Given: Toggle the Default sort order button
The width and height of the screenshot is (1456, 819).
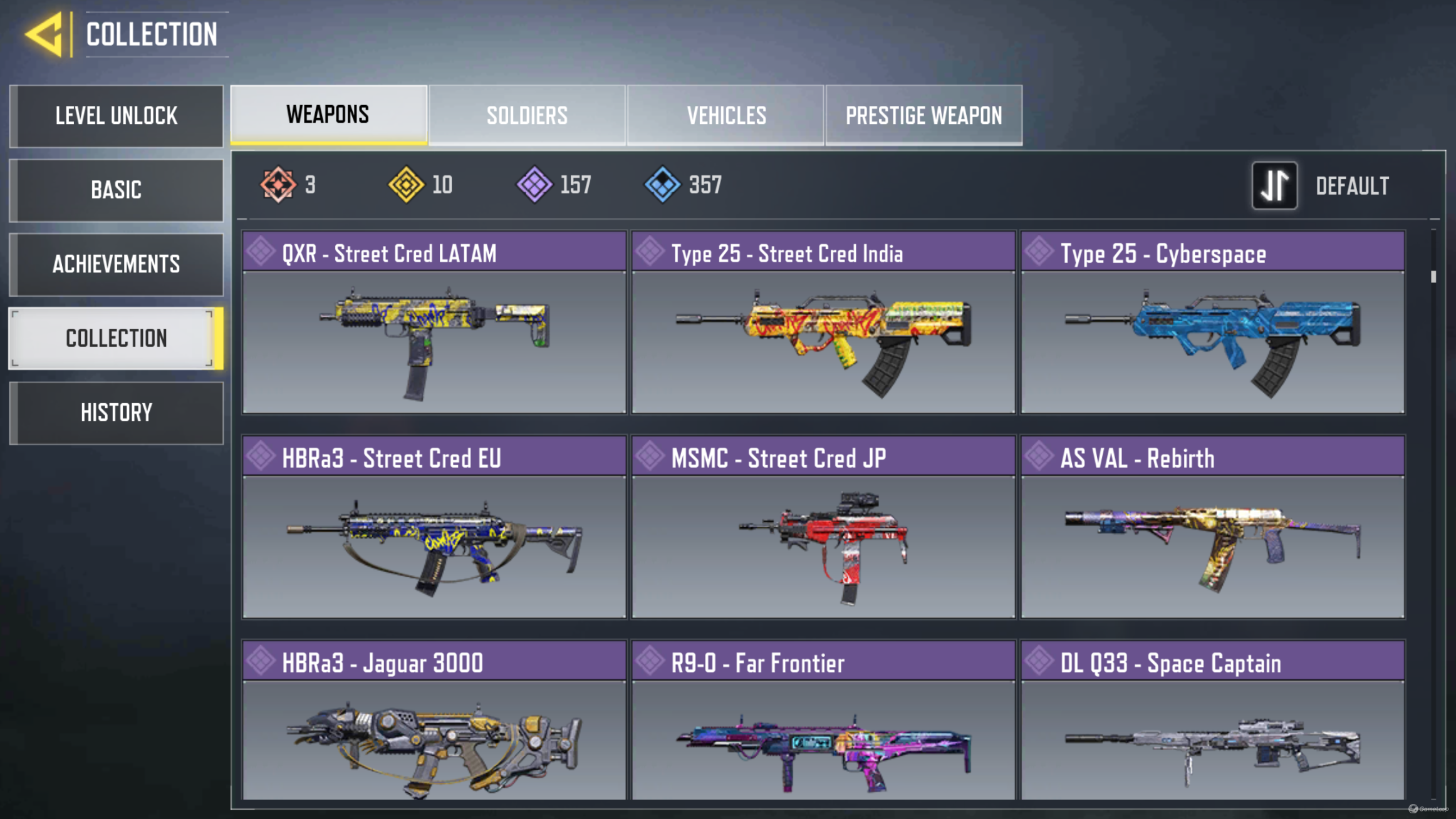Looking at the screenshot, I should tap(1275, 185).
